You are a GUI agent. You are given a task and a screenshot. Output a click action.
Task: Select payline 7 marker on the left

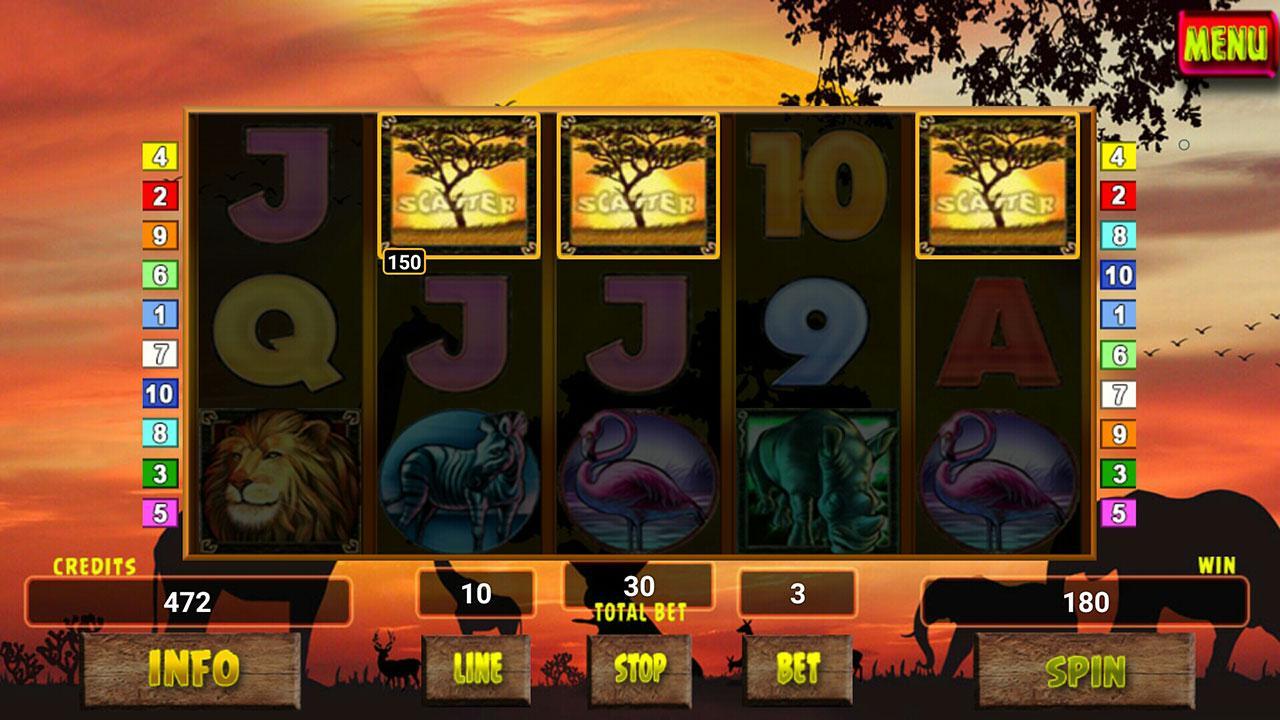point(163,351)
